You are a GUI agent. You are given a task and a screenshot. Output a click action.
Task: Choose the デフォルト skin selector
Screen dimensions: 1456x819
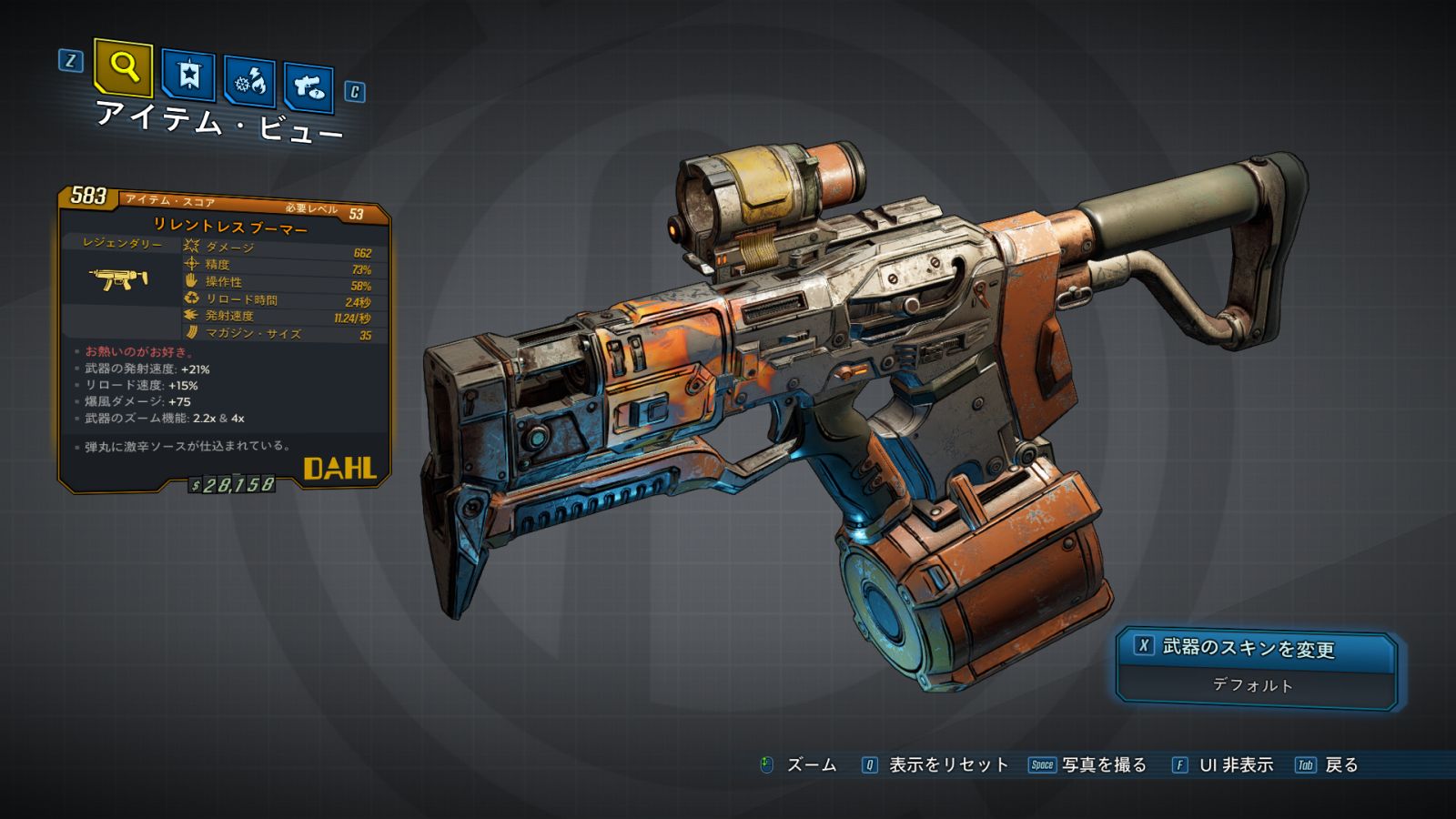[1253, 685]
